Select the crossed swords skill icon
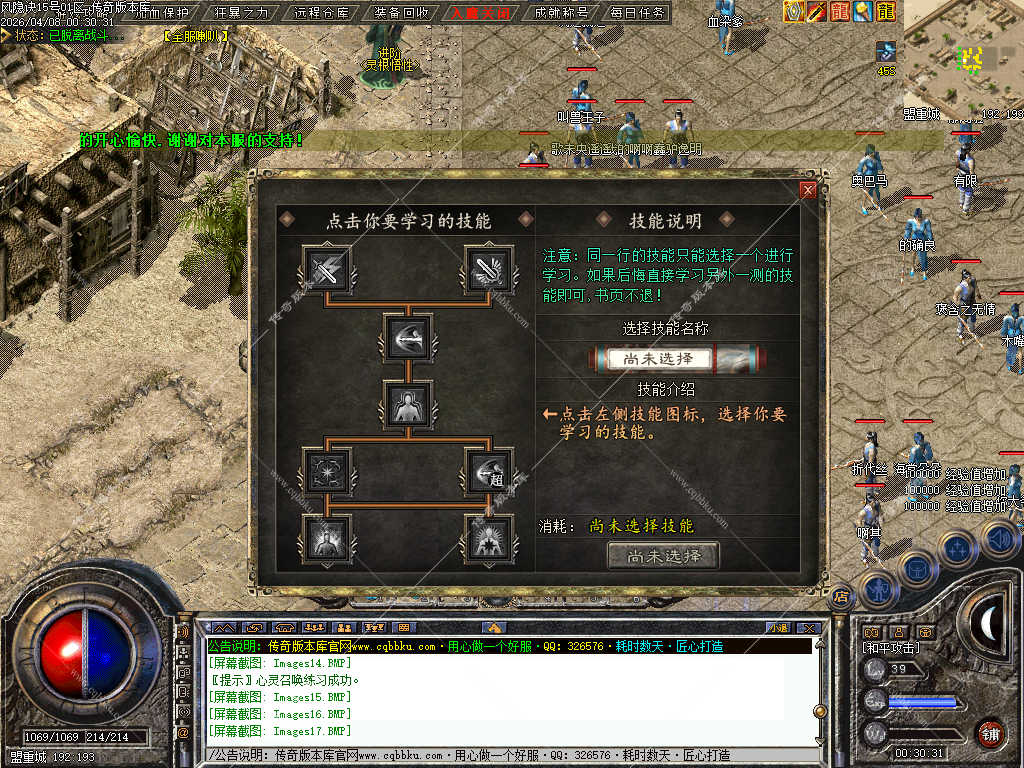The width and height of the screenshot is (1024, 768). pos(327,270)
